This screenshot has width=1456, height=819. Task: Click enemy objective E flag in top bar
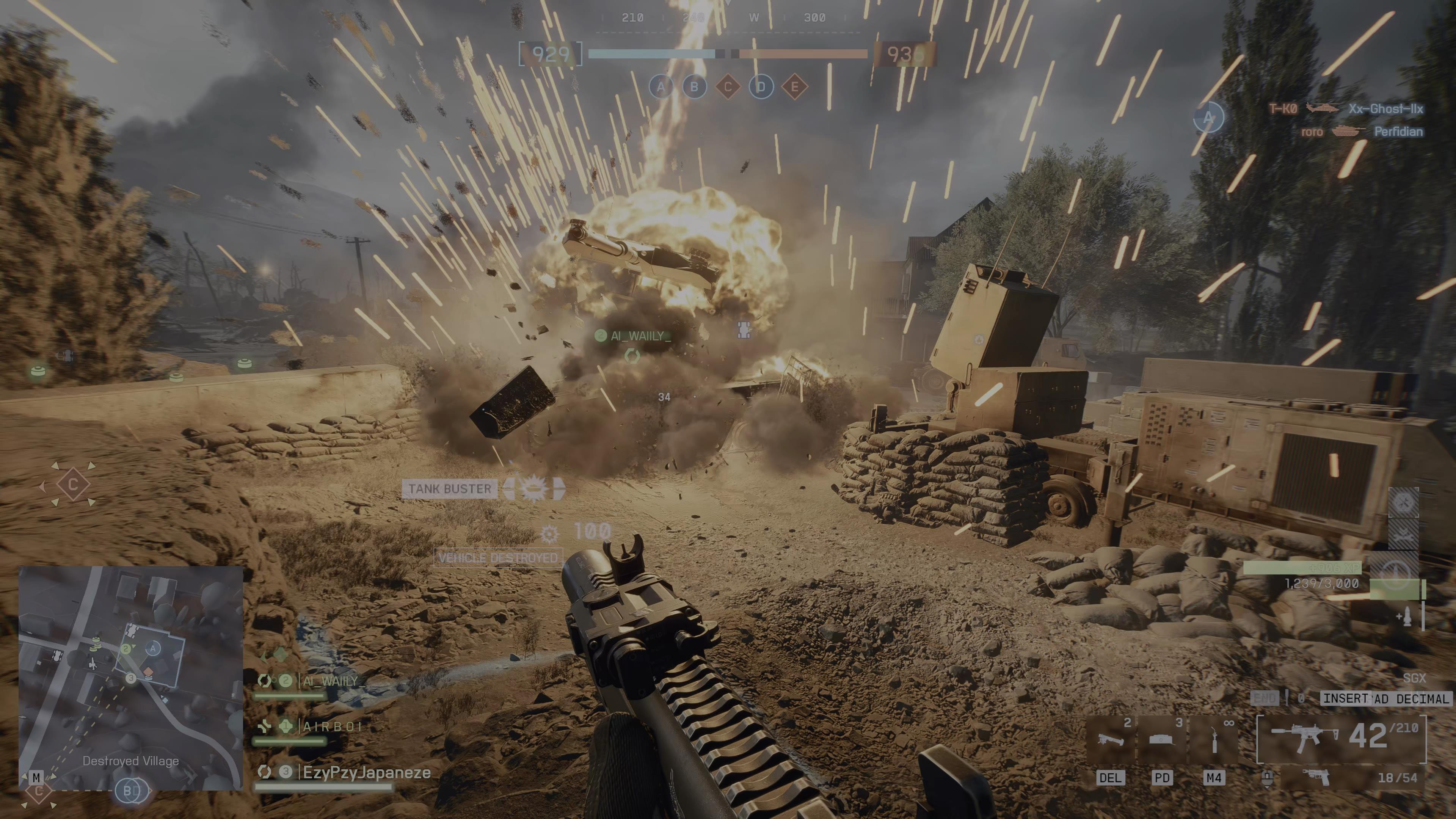tap(795, 87)
